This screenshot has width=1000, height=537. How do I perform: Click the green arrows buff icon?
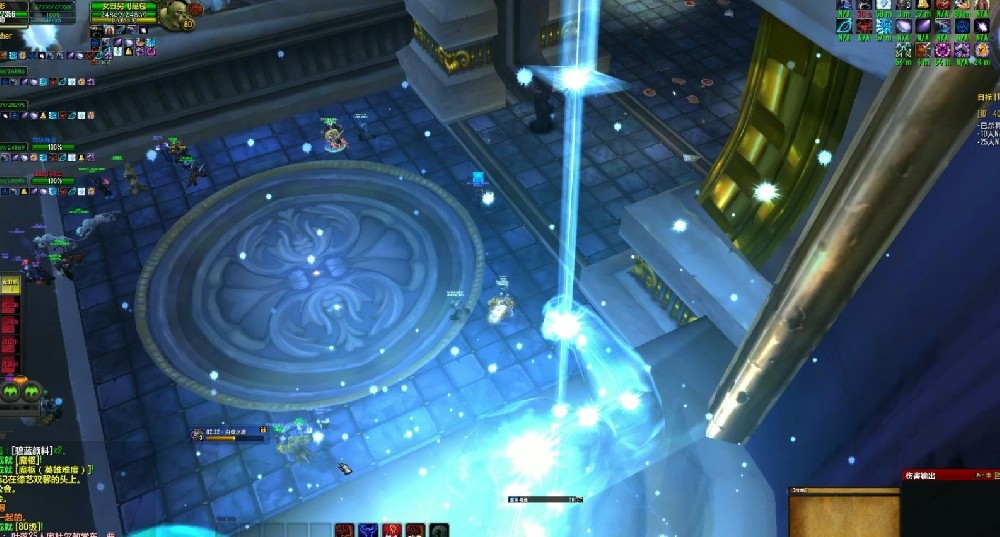(903, 50)
